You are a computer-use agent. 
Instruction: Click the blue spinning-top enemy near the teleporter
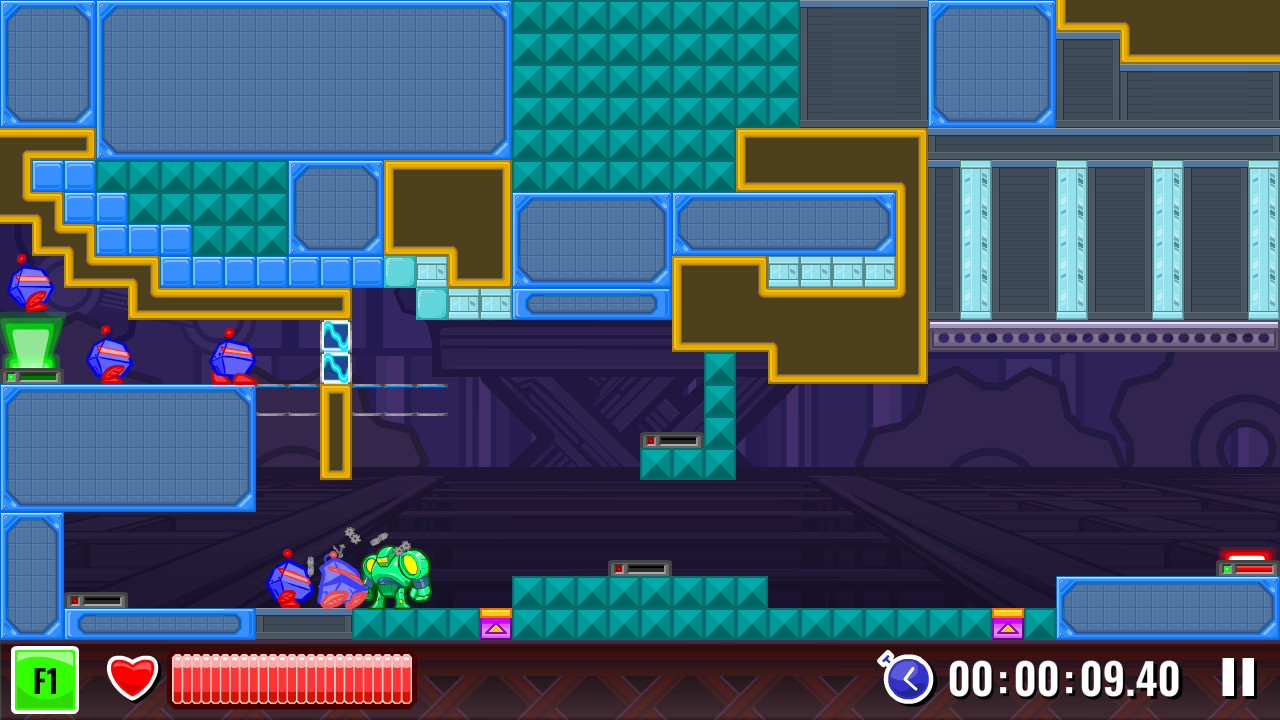click(x=110, y=360)
